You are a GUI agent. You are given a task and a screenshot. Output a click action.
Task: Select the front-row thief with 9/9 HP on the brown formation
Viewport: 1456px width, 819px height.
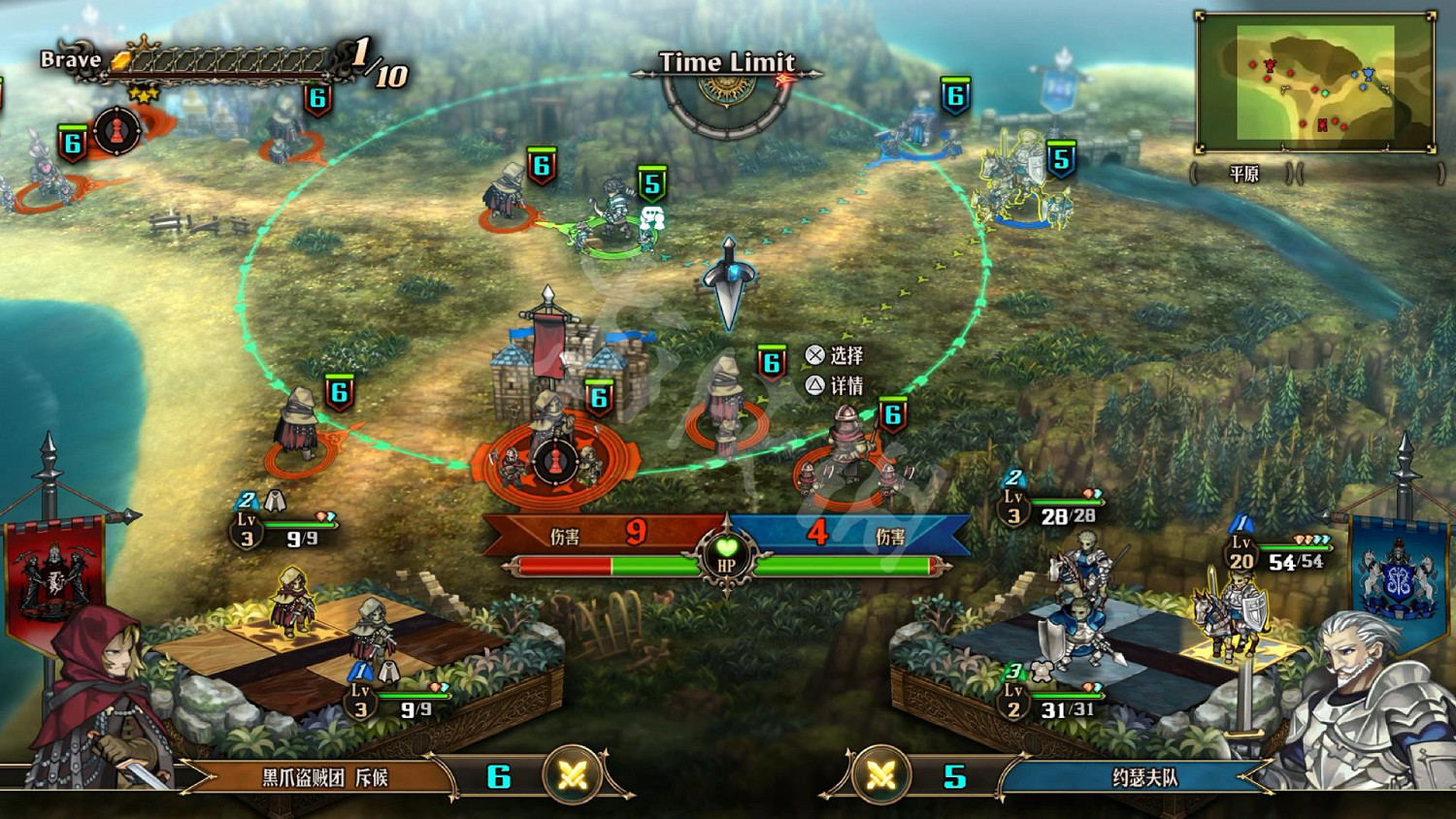[x=371, y=631]
